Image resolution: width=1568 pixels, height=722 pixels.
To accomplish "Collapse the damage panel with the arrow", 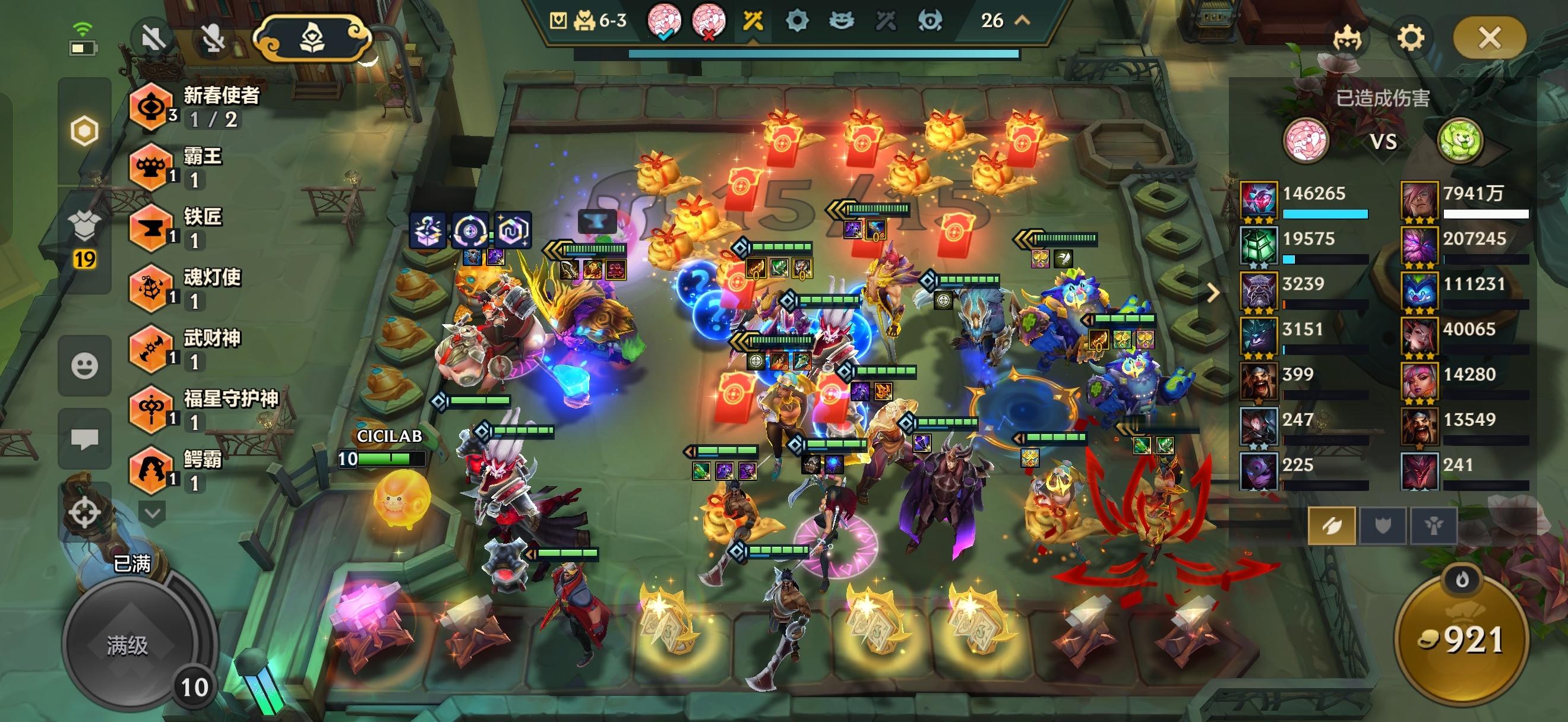I will [x=1212, y=293].
